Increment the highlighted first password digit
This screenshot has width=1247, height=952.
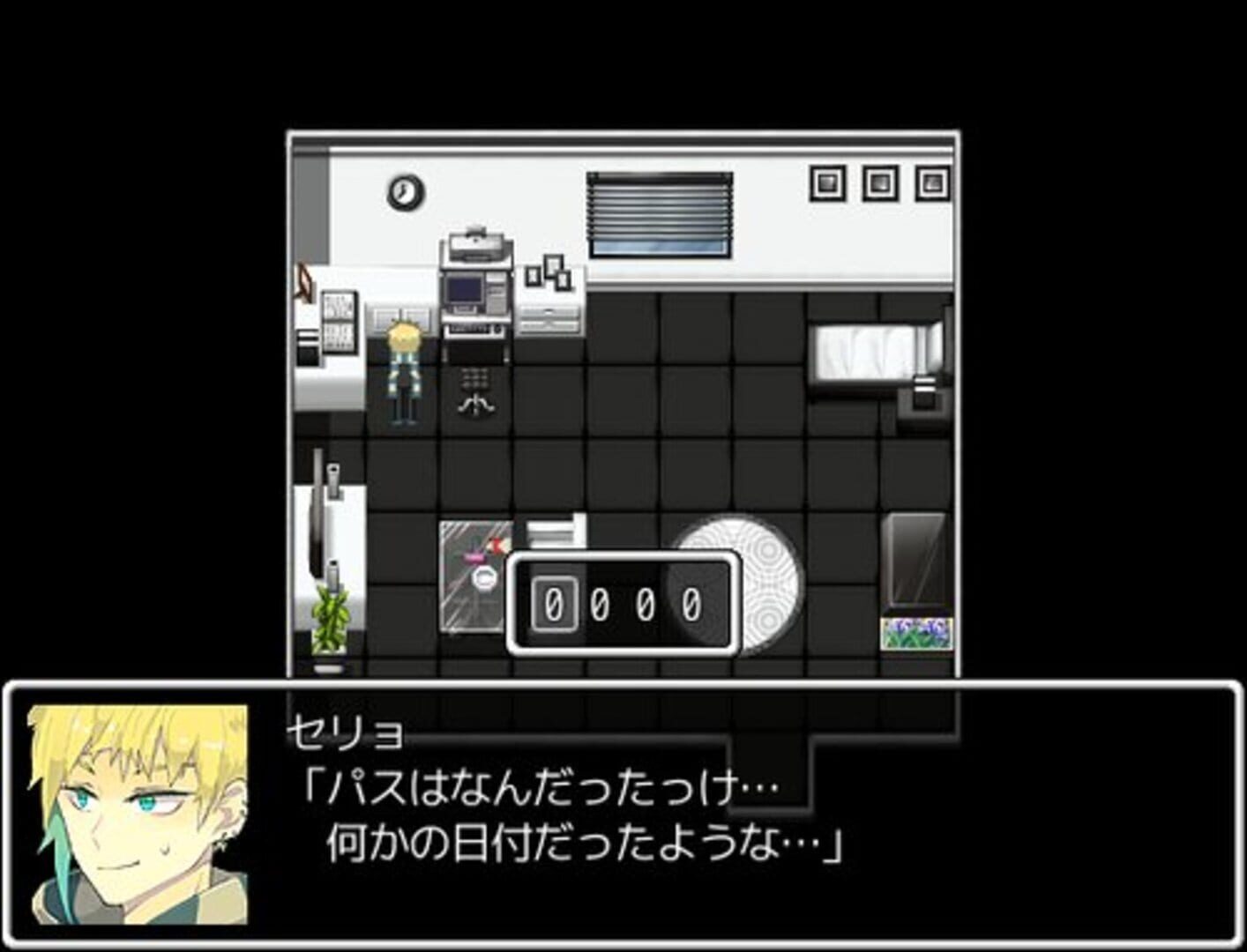click(x=553, y=605)
